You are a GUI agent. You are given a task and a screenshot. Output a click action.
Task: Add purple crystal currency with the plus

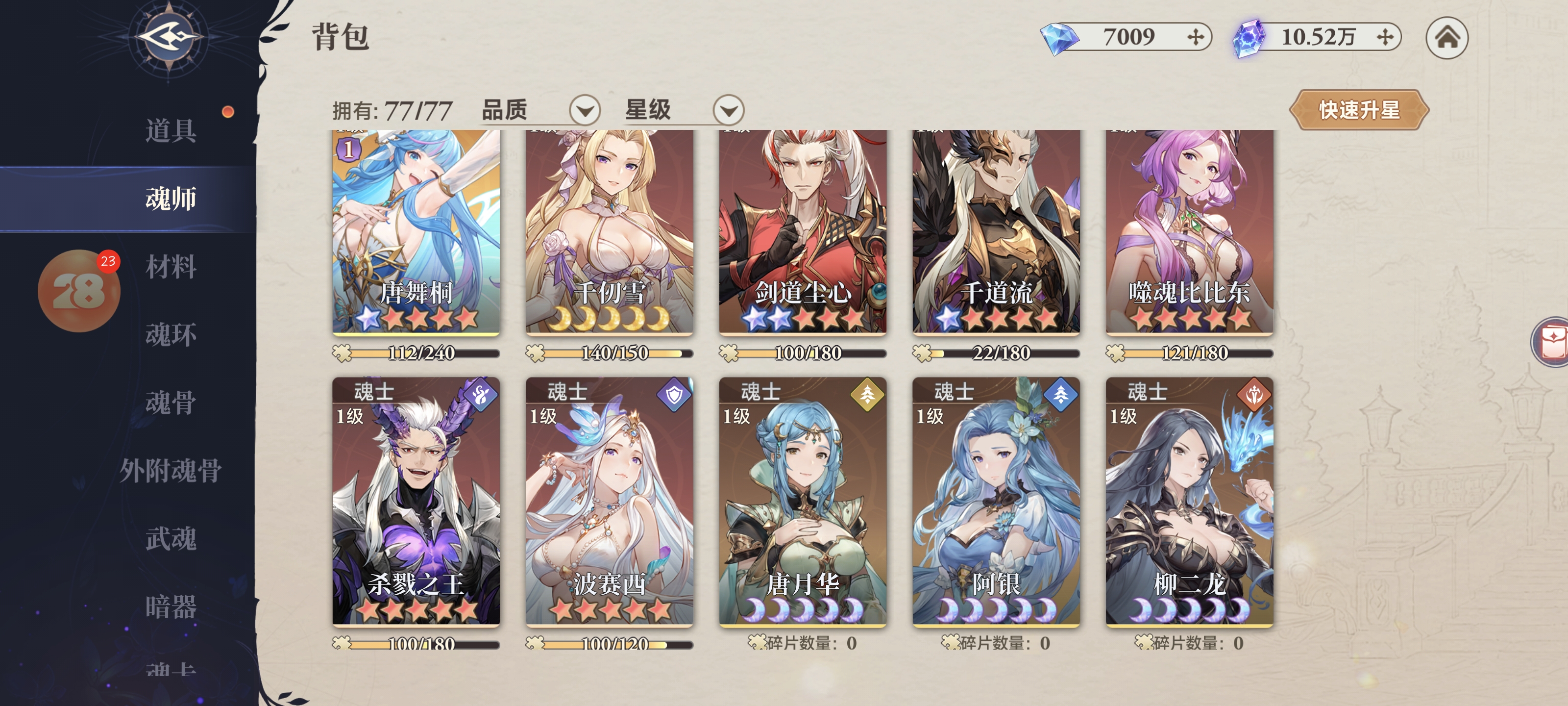(x=1385, y=38)
